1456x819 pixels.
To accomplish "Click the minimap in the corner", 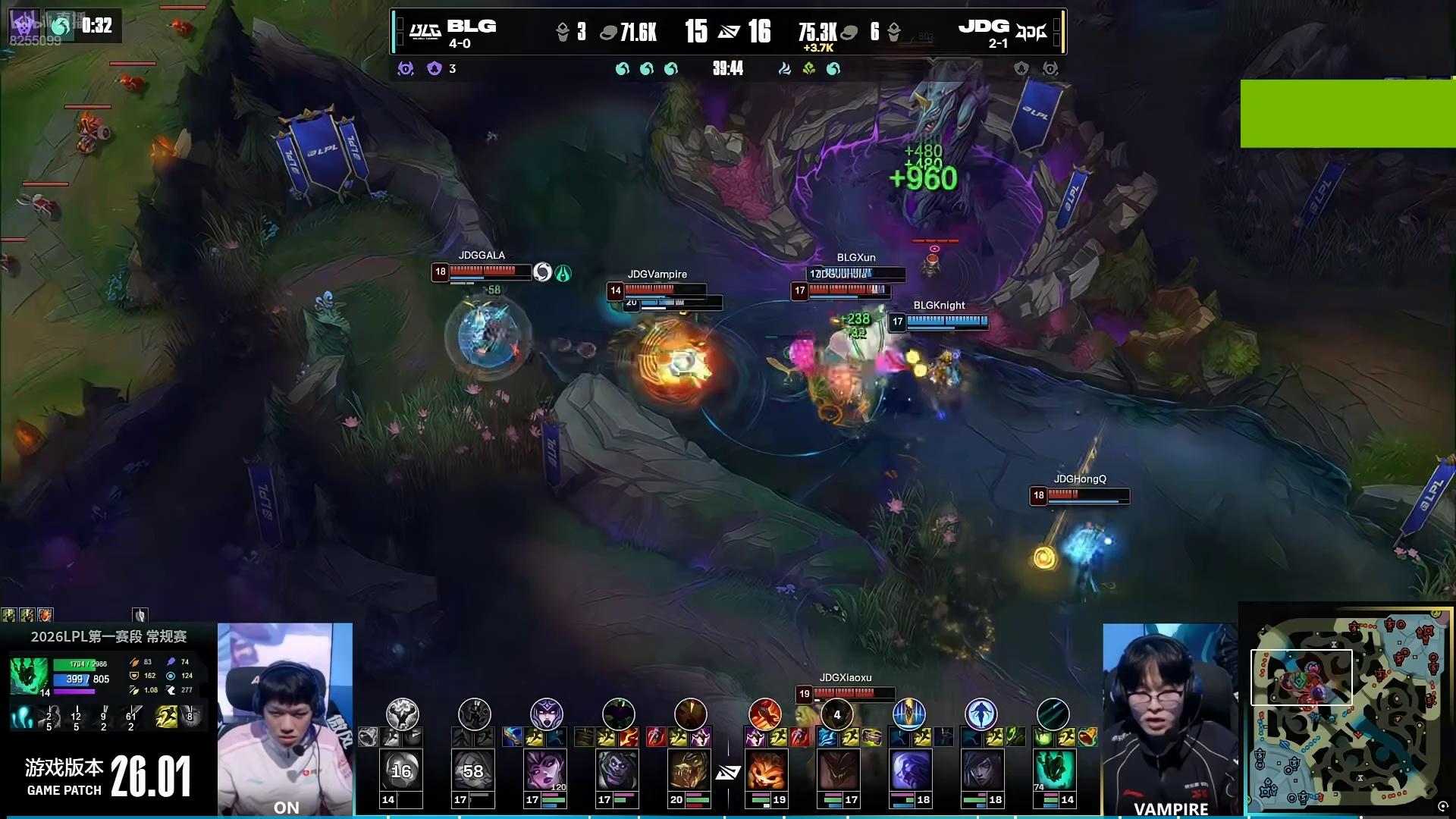I will [1346, 709].
